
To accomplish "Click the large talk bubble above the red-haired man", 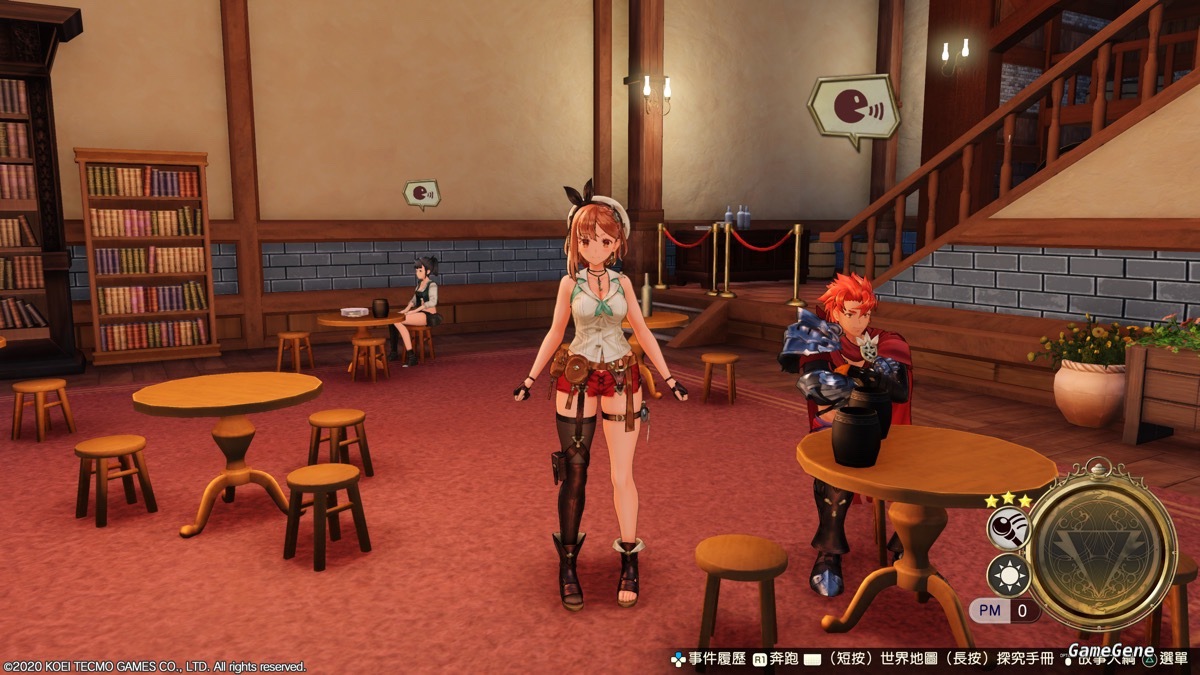I will pos(852,108).
